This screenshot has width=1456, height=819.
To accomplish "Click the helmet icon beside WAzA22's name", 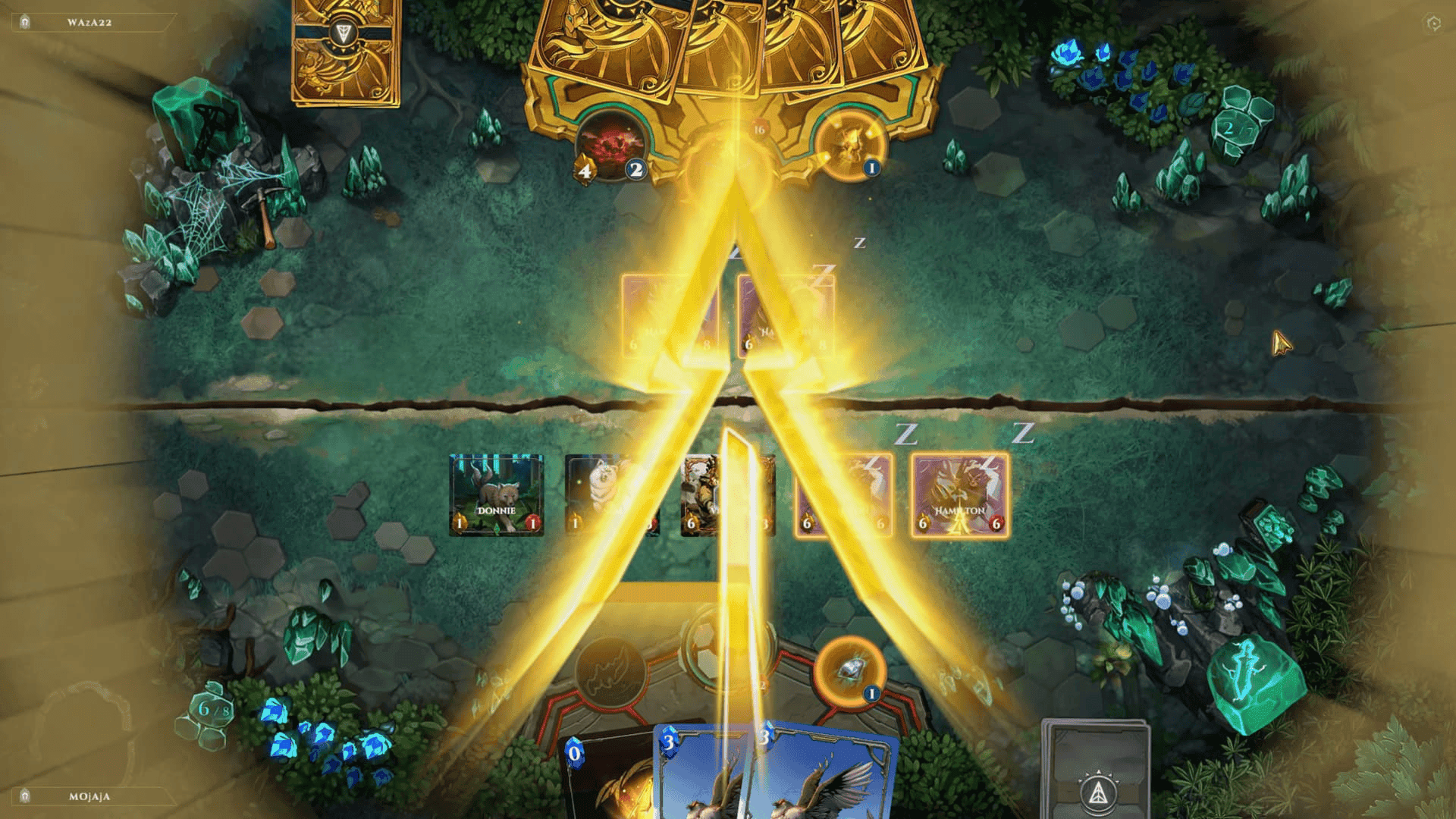I will click(x=27, y=23).
